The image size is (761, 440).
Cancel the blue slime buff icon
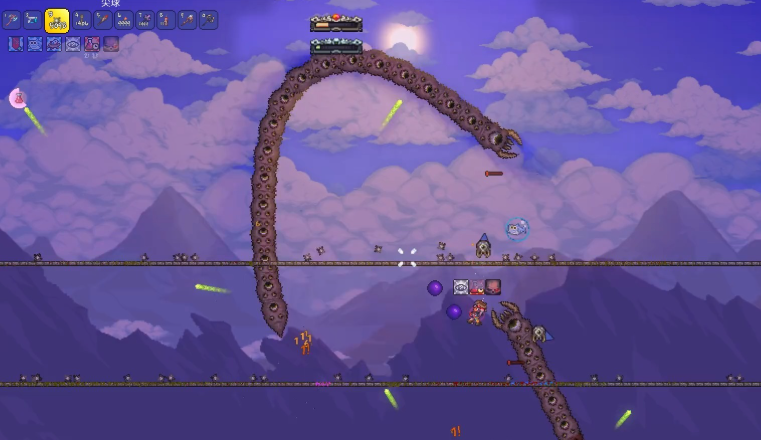[x=35, y=44]
